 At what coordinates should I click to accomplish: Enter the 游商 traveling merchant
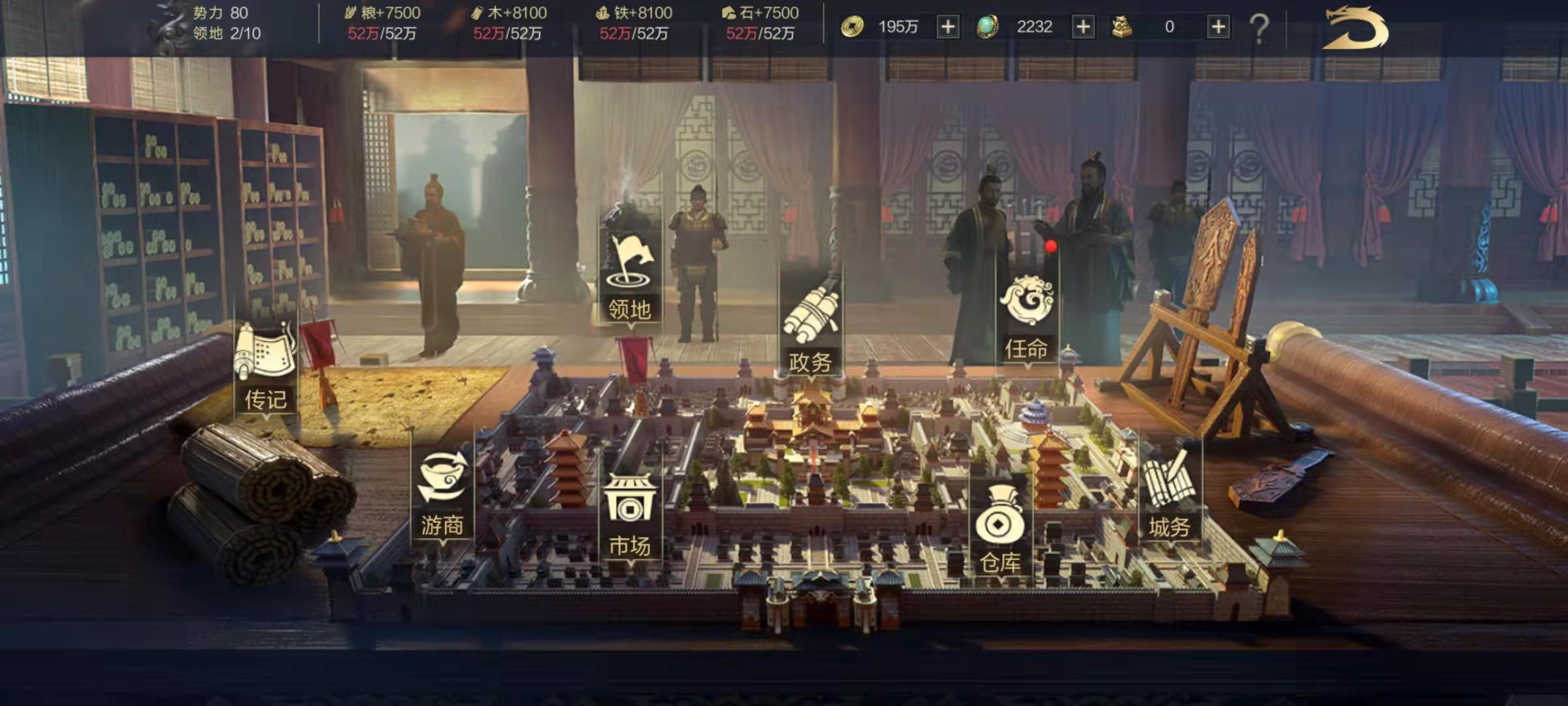click(x=442, y=494)
